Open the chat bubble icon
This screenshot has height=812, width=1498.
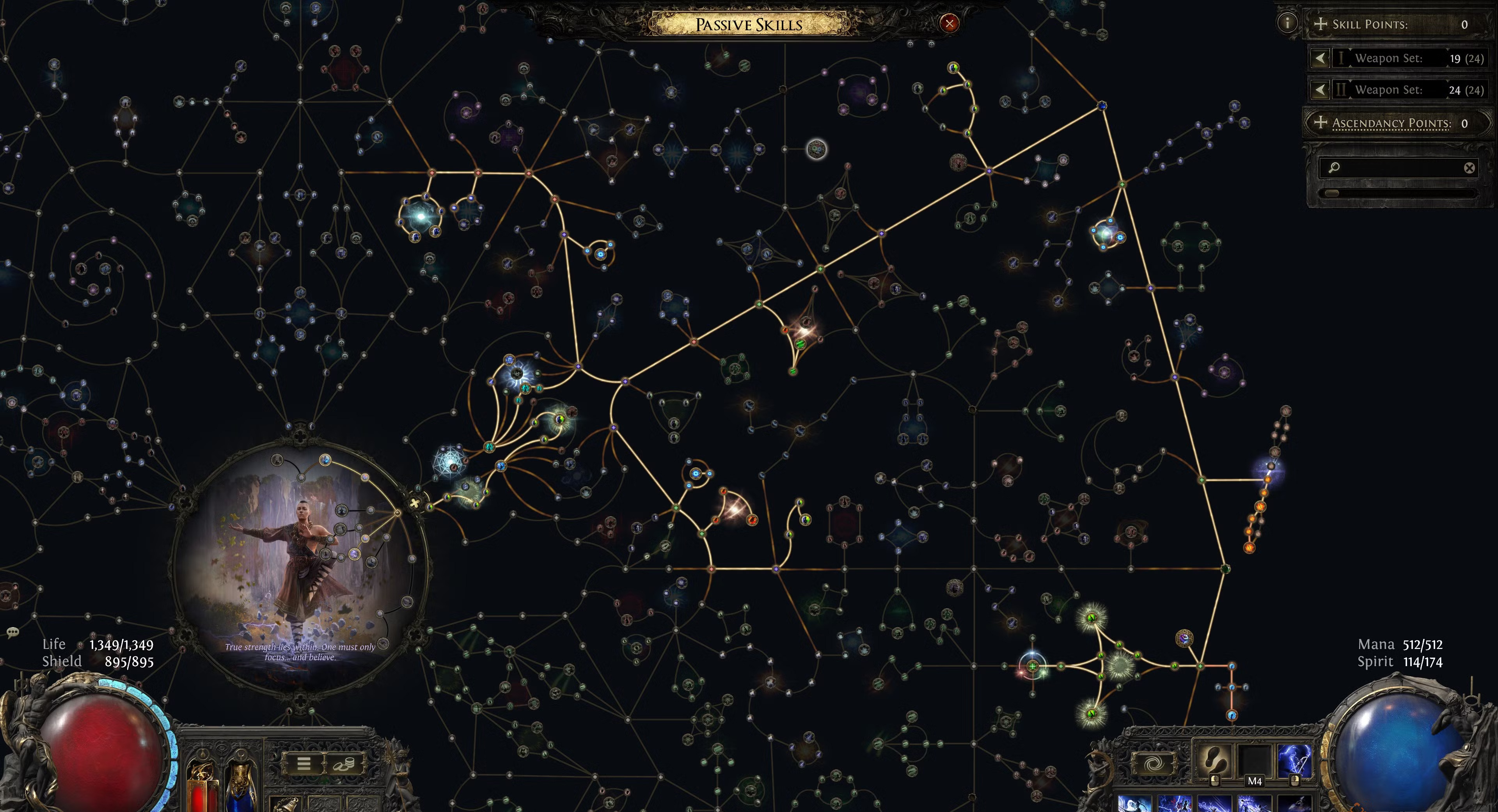pyautogui.click(x=13, y=632)
